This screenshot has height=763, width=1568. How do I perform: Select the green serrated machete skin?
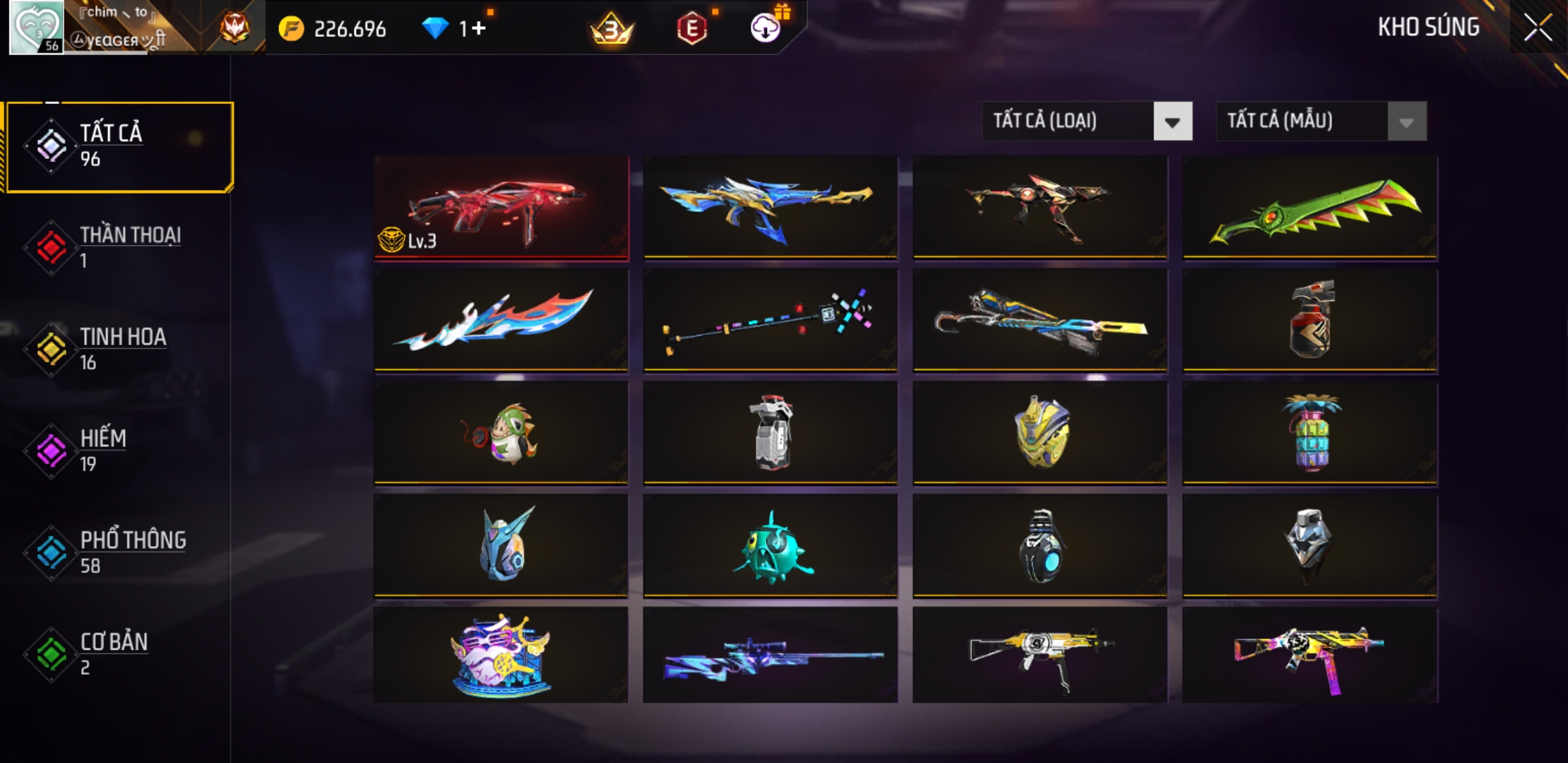pyautogui.click(x=1309, y=206)
